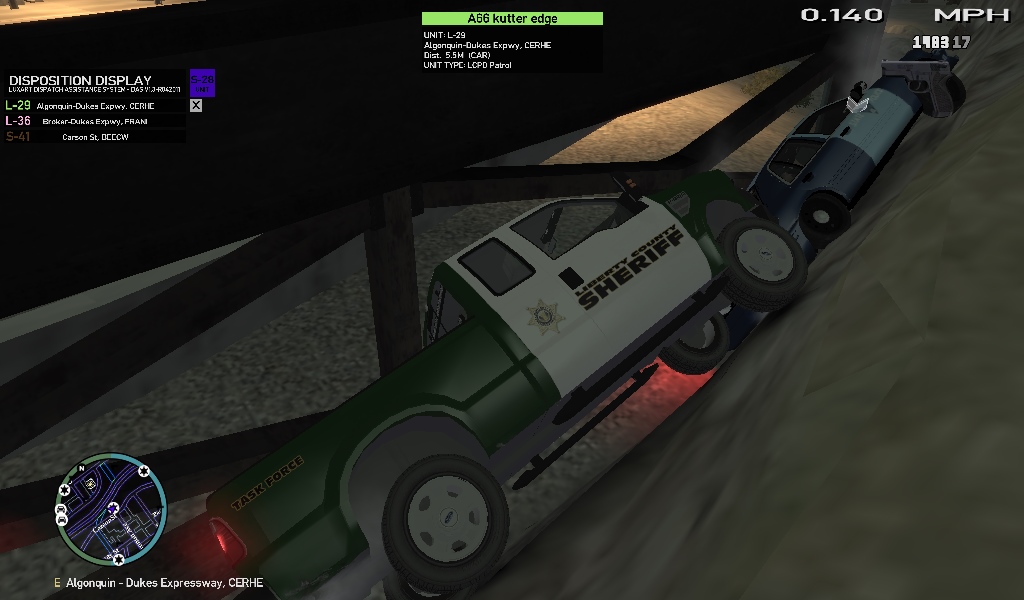Select the L-36 Broker-Dukes Expwy row
This screenshot has height=600, width=1024.
(95, 121)
